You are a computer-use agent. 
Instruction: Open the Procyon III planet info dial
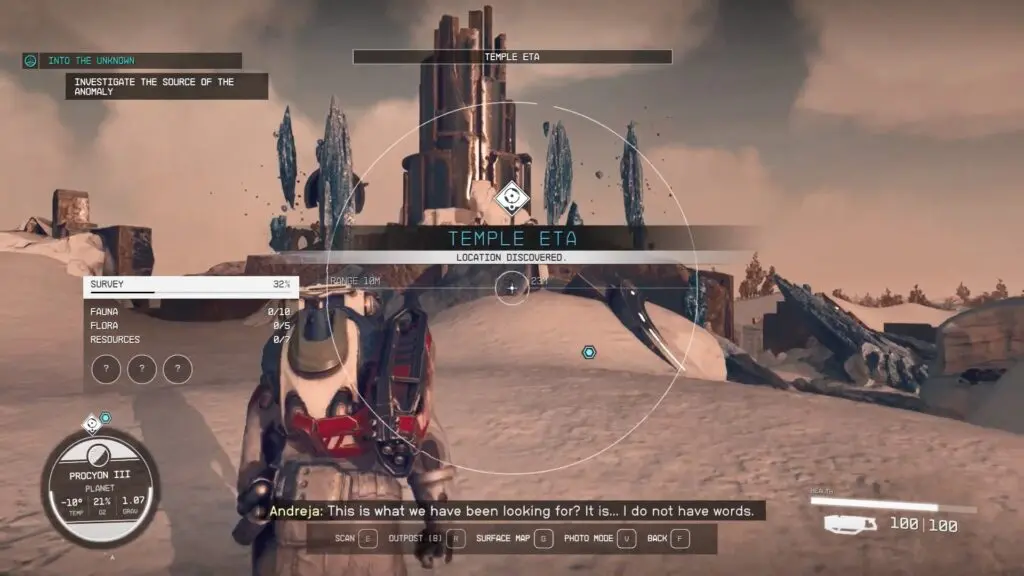point(100,487)
